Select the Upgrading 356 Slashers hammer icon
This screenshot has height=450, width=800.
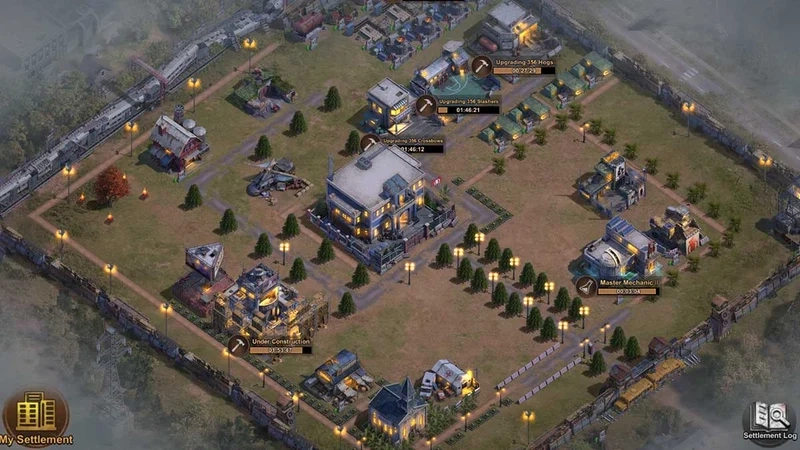coord(426,105)
